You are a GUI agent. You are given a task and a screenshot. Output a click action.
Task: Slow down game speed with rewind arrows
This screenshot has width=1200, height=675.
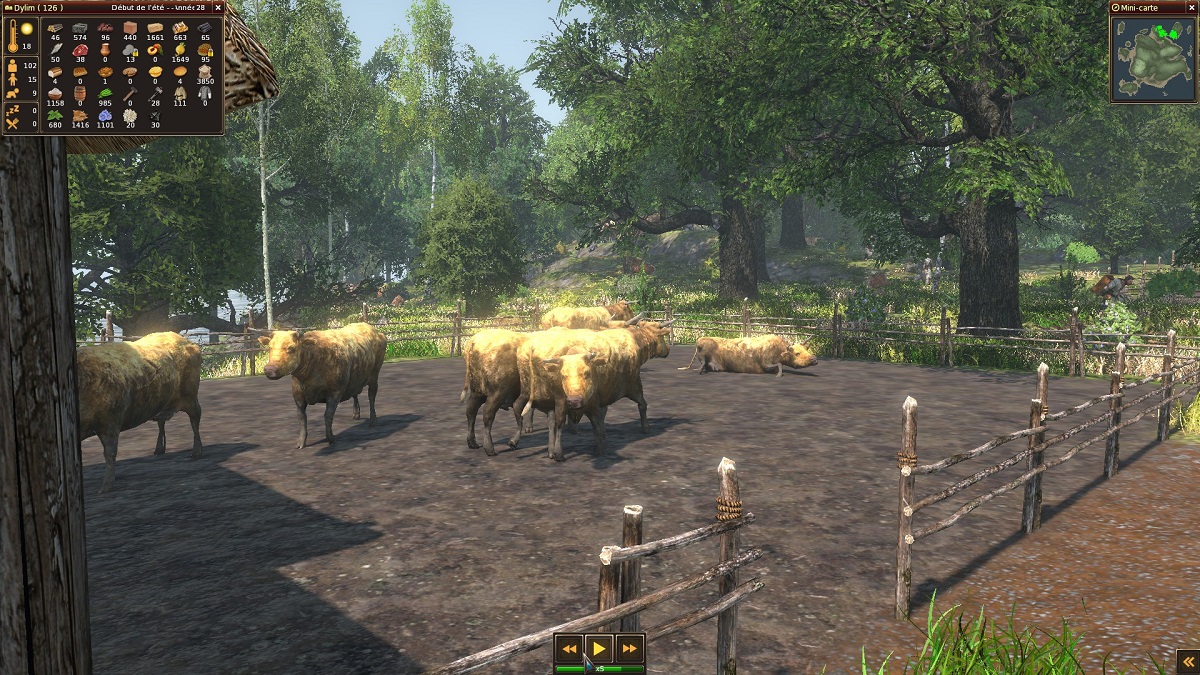[569, 649]
